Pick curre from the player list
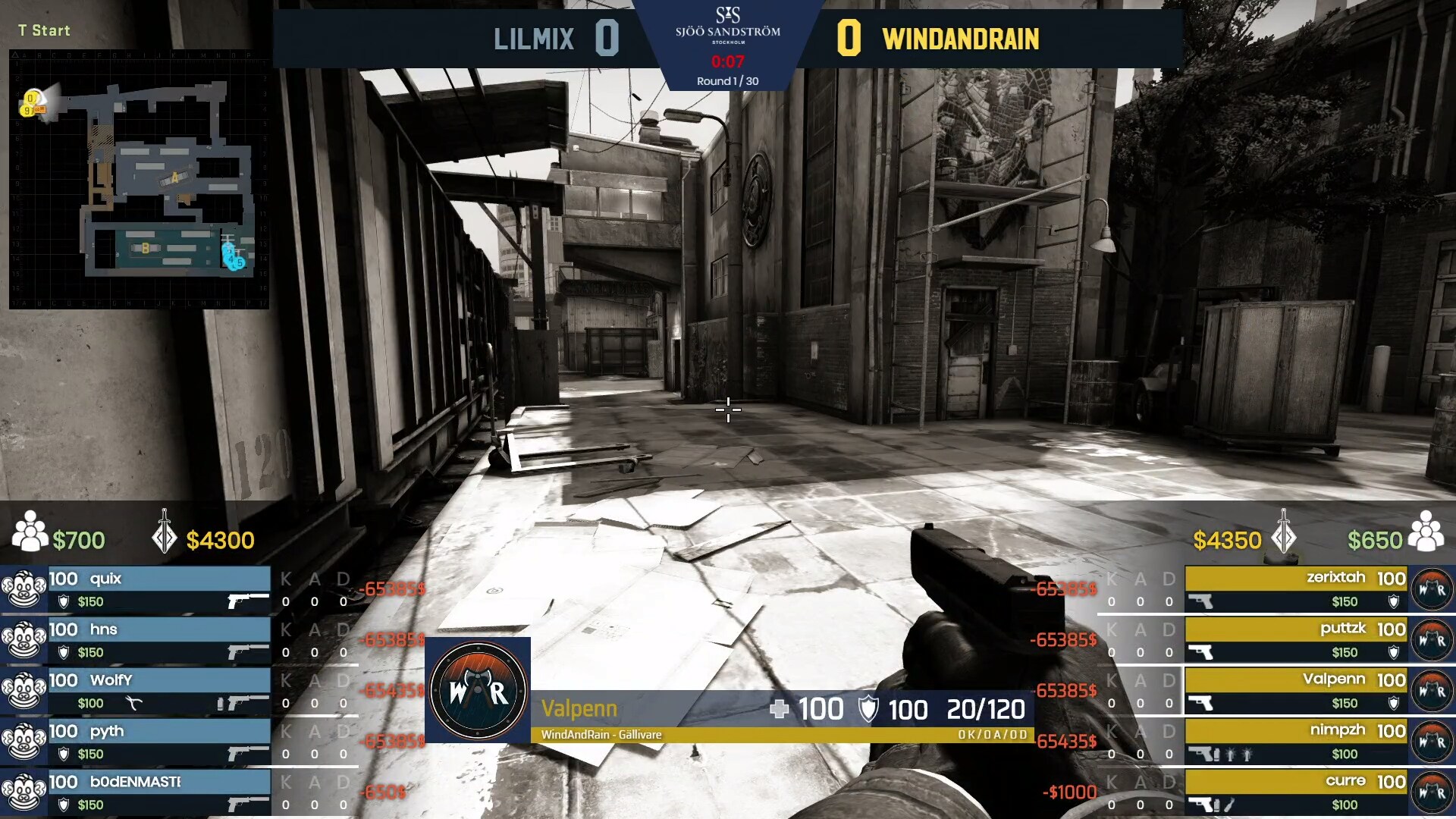This screenshot has width=1456, height=819. (x=1296, y=792)
